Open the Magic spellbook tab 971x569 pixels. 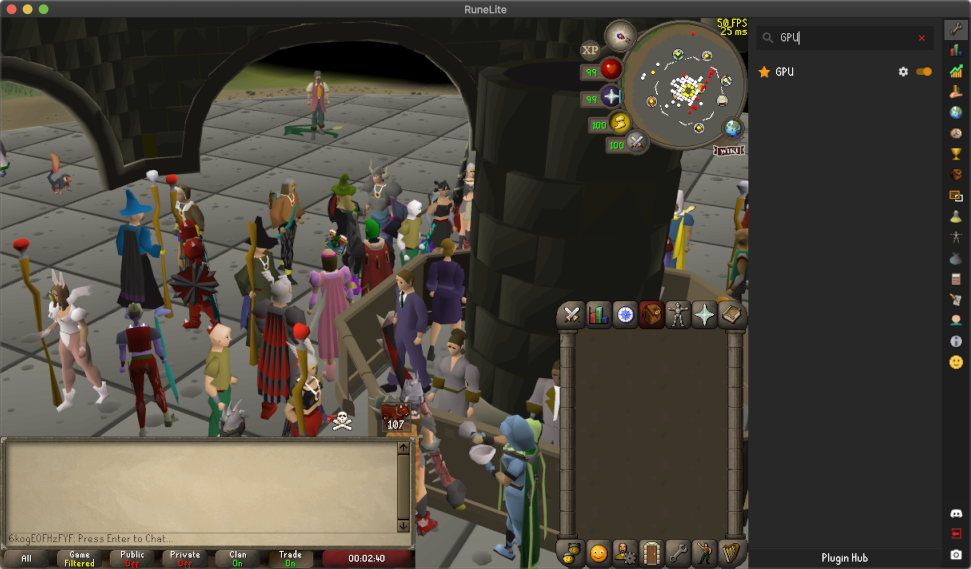[733, 315]
